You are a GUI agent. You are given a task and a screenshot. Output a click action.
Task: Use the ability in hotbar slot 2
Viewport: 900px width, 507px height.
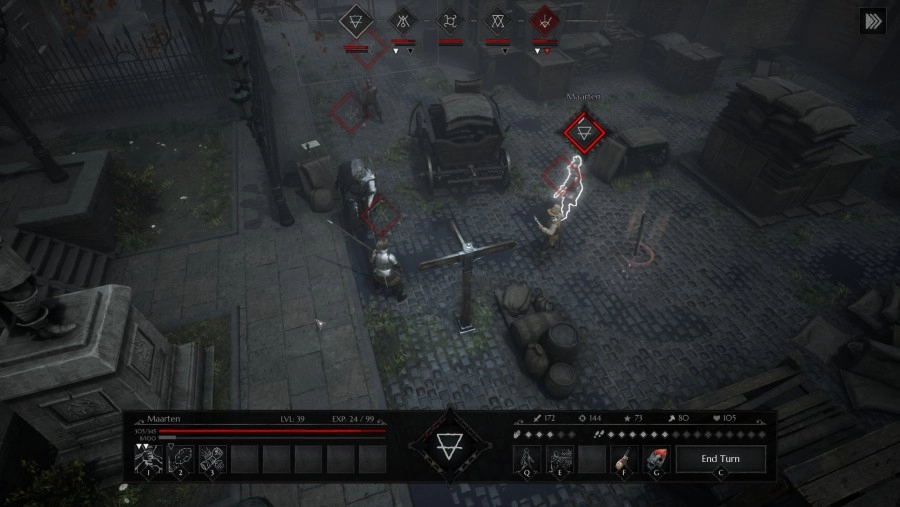click(x=180, y=459)
